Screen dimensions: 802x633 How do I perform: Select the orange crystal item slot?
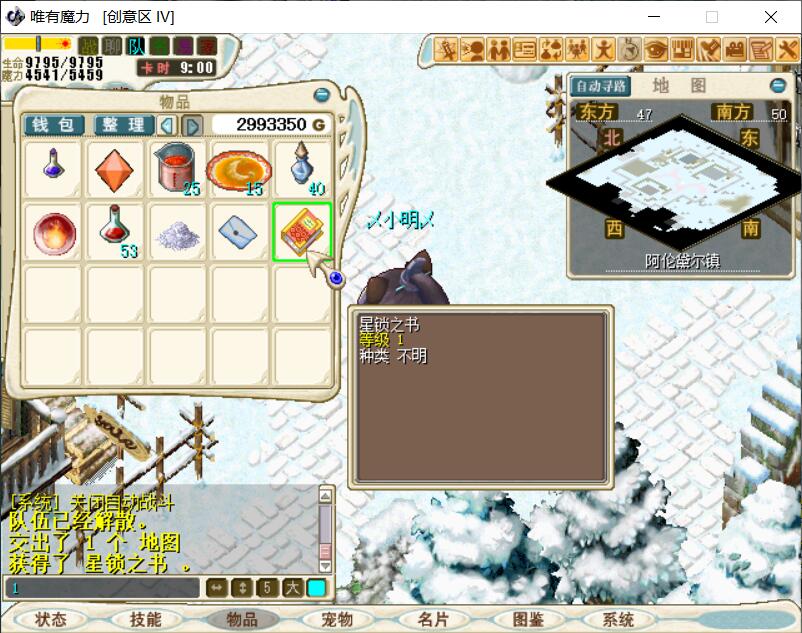click(115, 171)
